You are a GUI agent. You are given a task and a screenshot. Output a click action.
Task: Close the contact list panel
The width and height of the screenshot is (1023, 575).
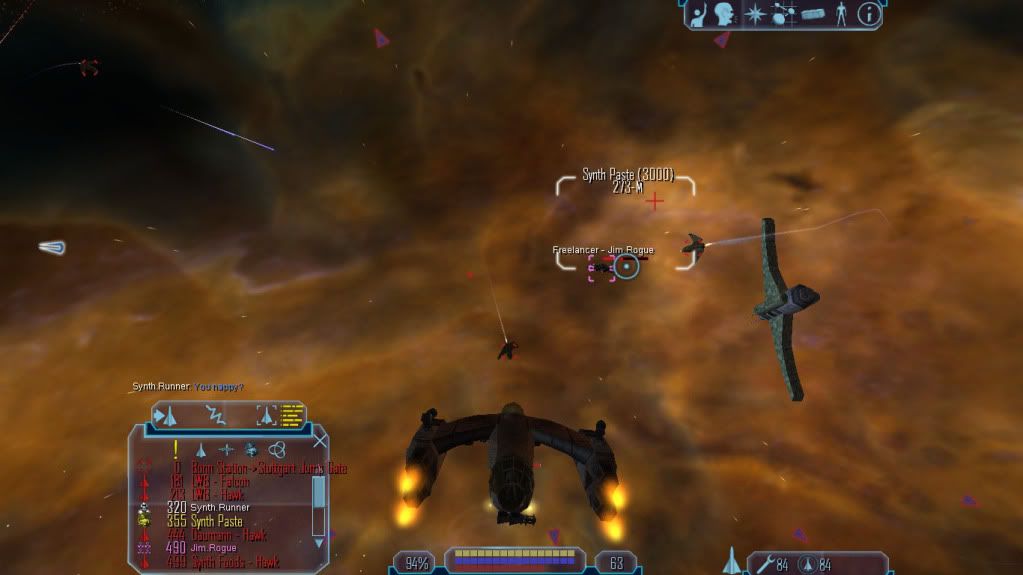(x=320, y=440)
